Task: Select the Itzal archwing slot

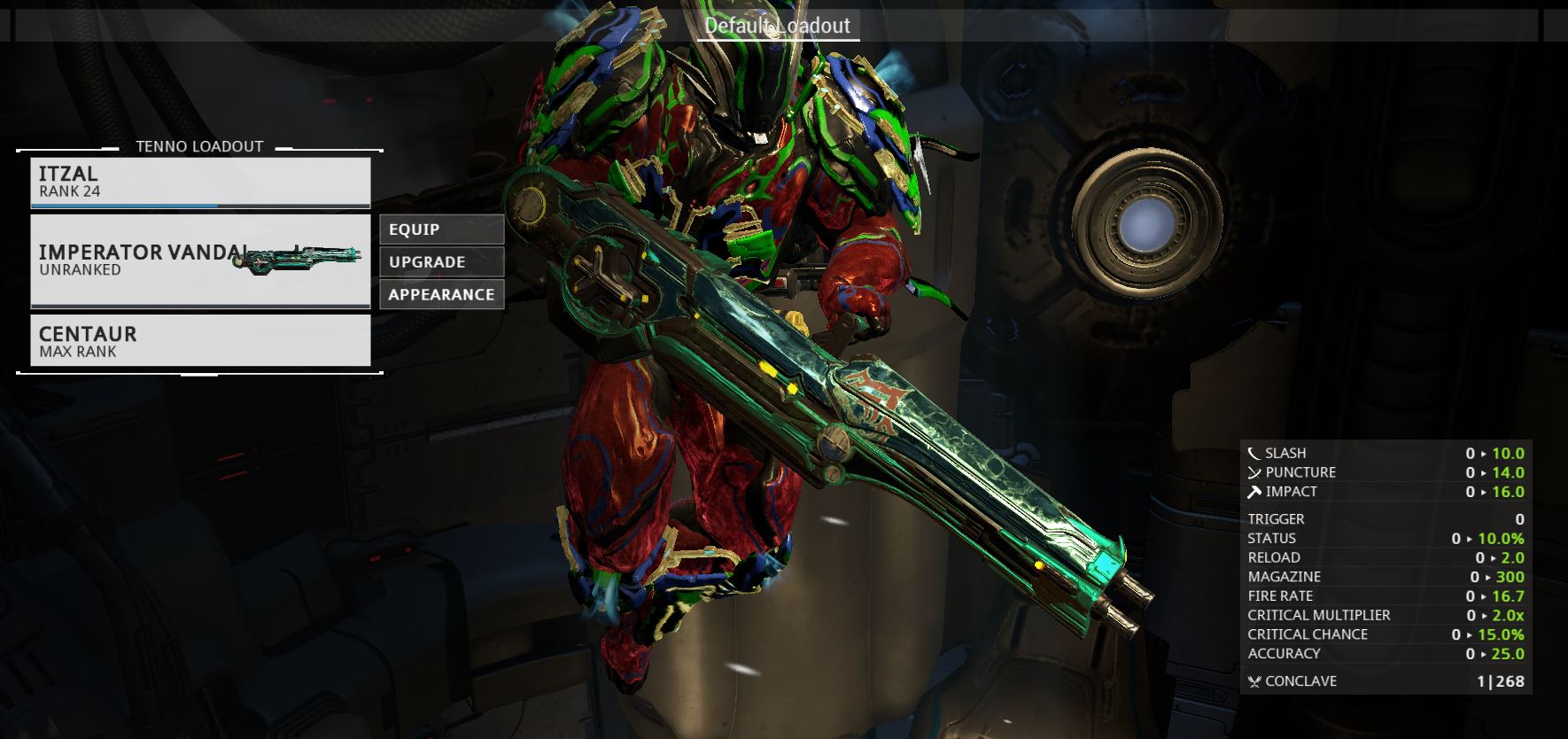Action: (x=200, y=182)
